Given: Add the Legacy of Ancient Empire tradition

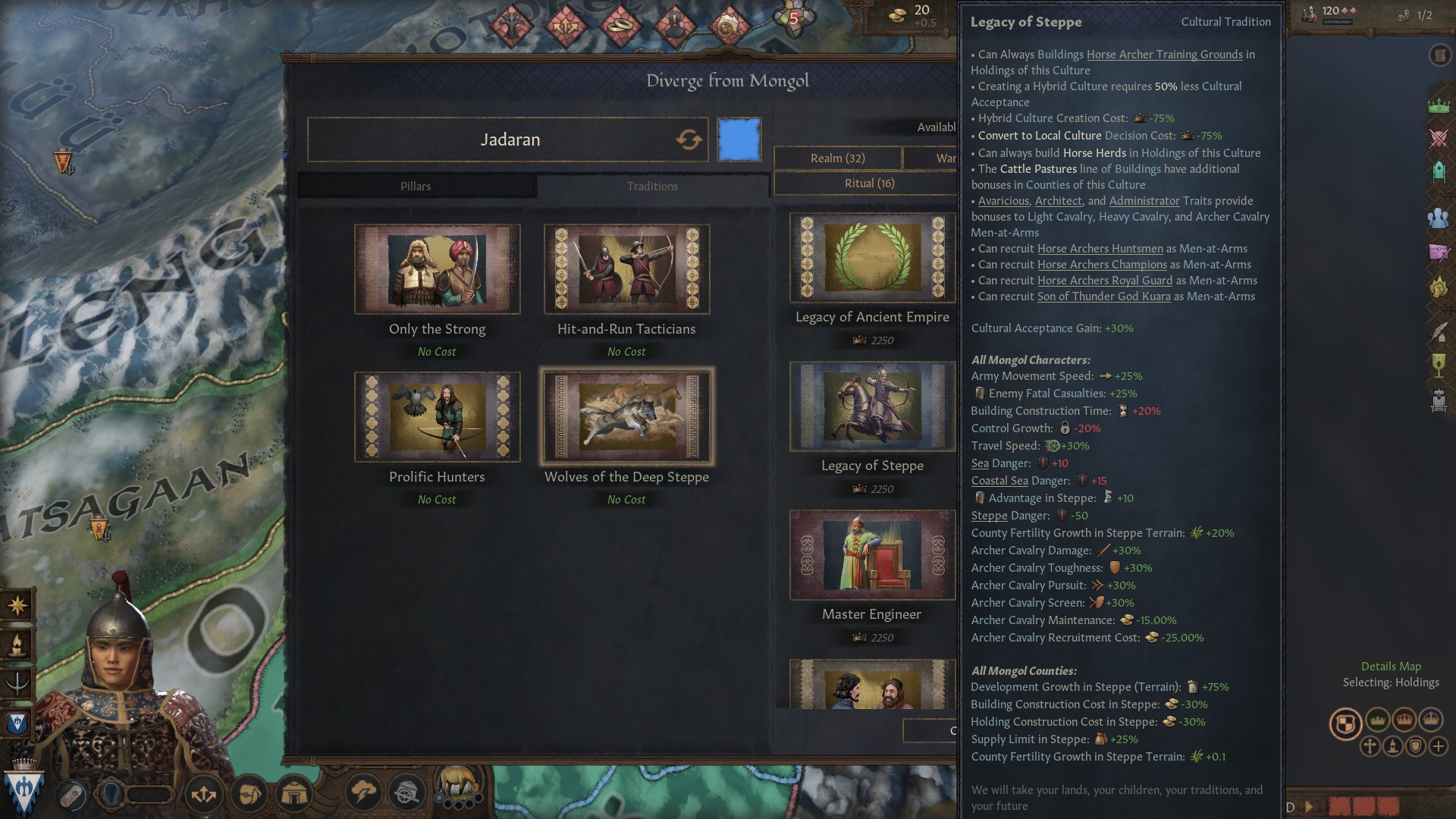Looking at the screenshot, I should pyautogui.click(x=872, y=259).
